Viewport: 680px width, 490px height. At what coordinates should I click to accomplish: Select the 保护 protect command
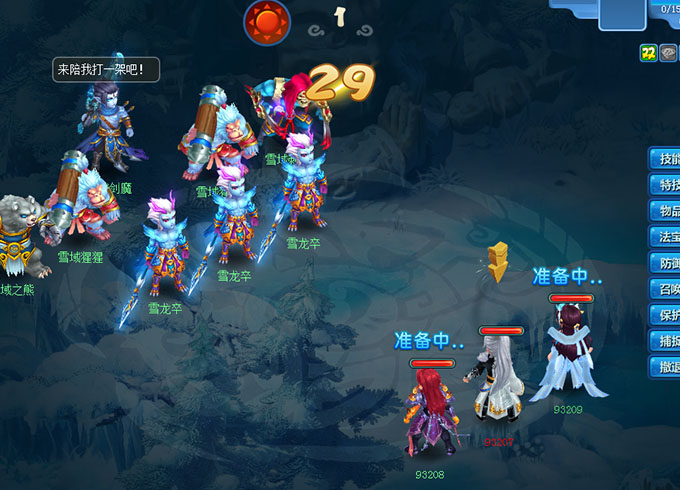coord(666,315)
